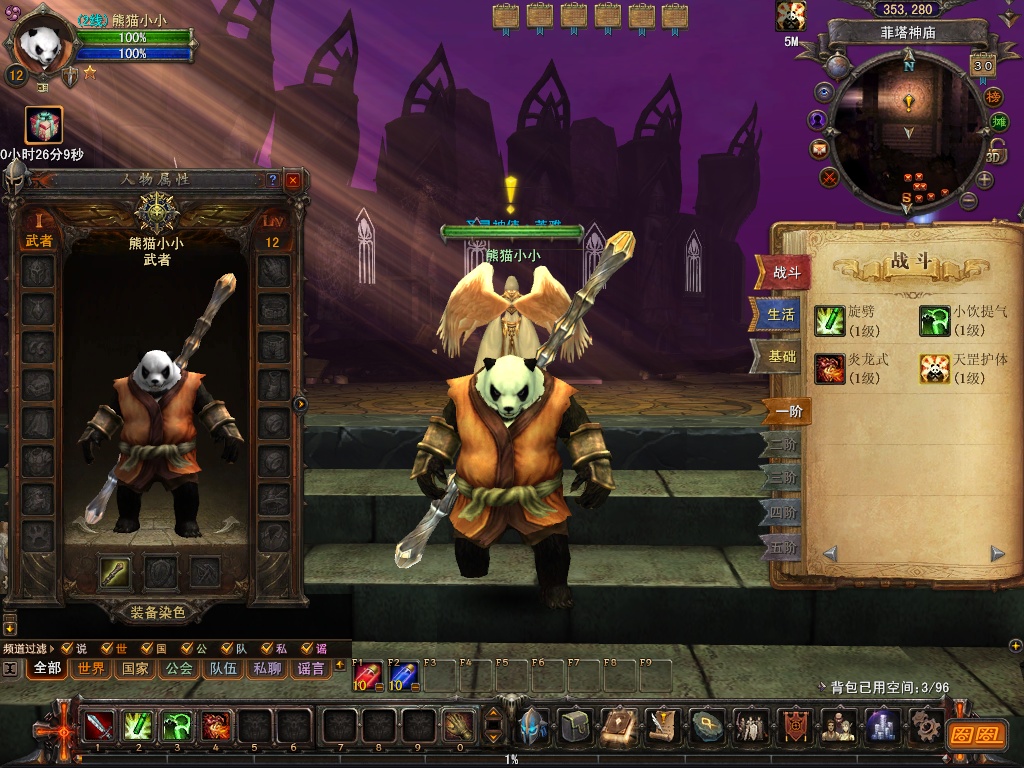Select the 小饮提气 skill icon
The image size is (1024, 768).
(x=934, y=320)
